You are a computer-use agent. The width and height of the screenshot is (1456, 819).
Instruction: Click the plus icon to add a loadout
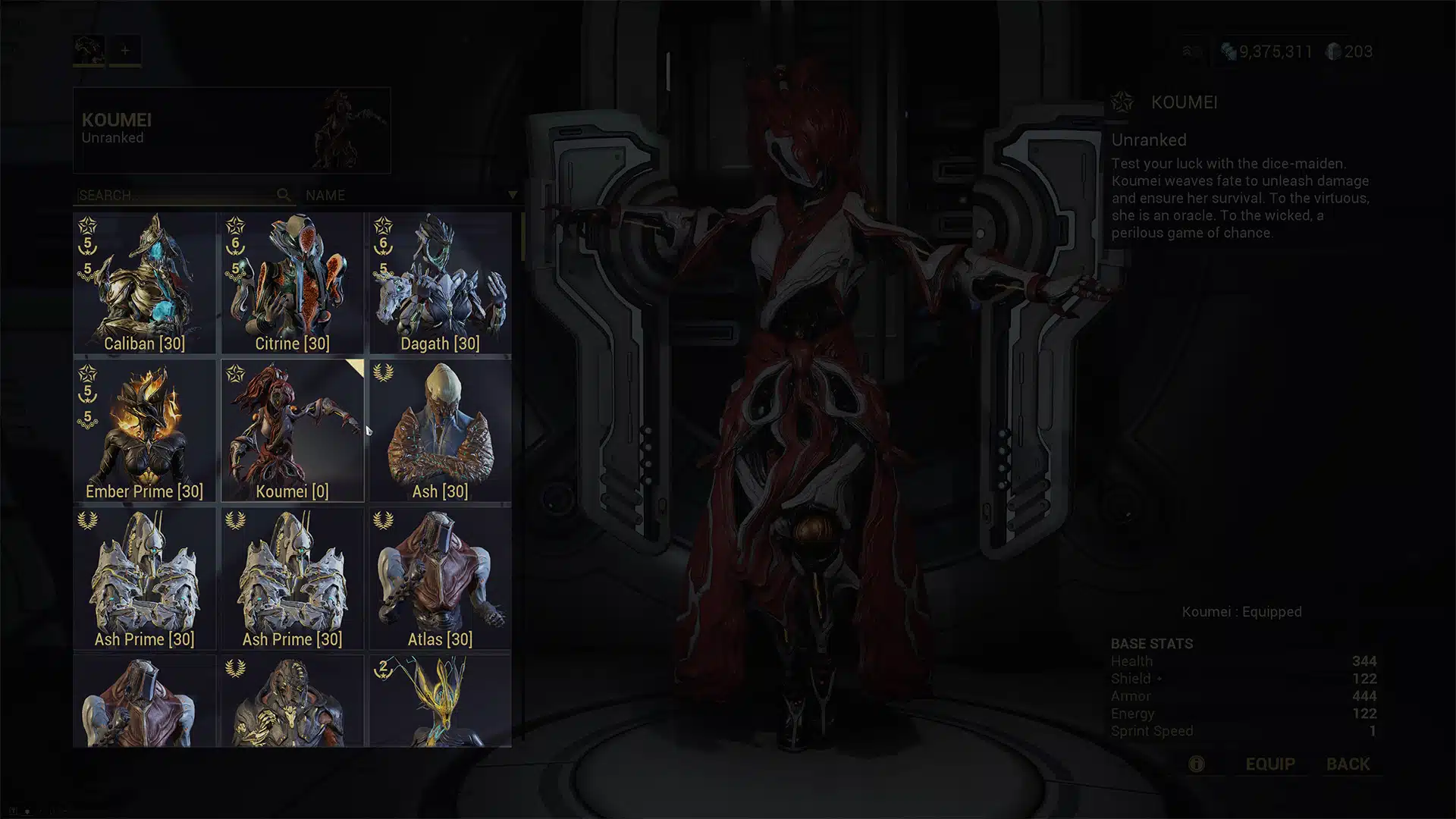124,50
